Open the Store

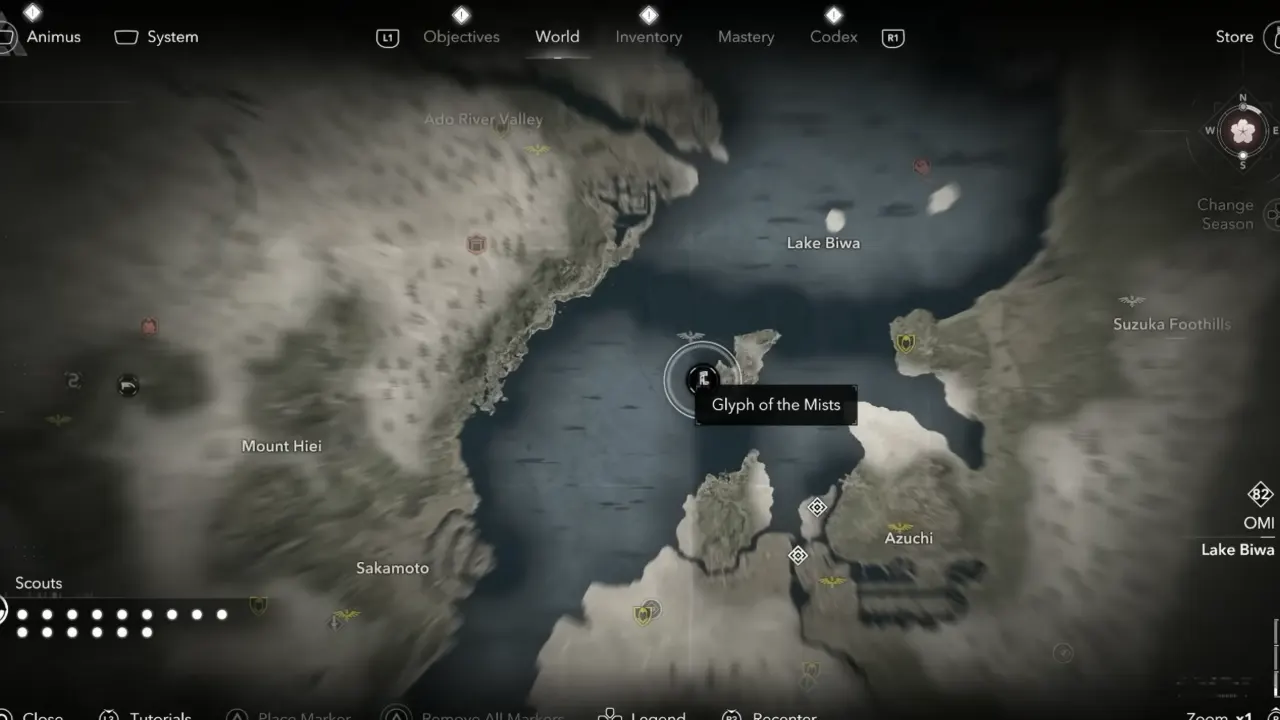(x=1234, y=37)
